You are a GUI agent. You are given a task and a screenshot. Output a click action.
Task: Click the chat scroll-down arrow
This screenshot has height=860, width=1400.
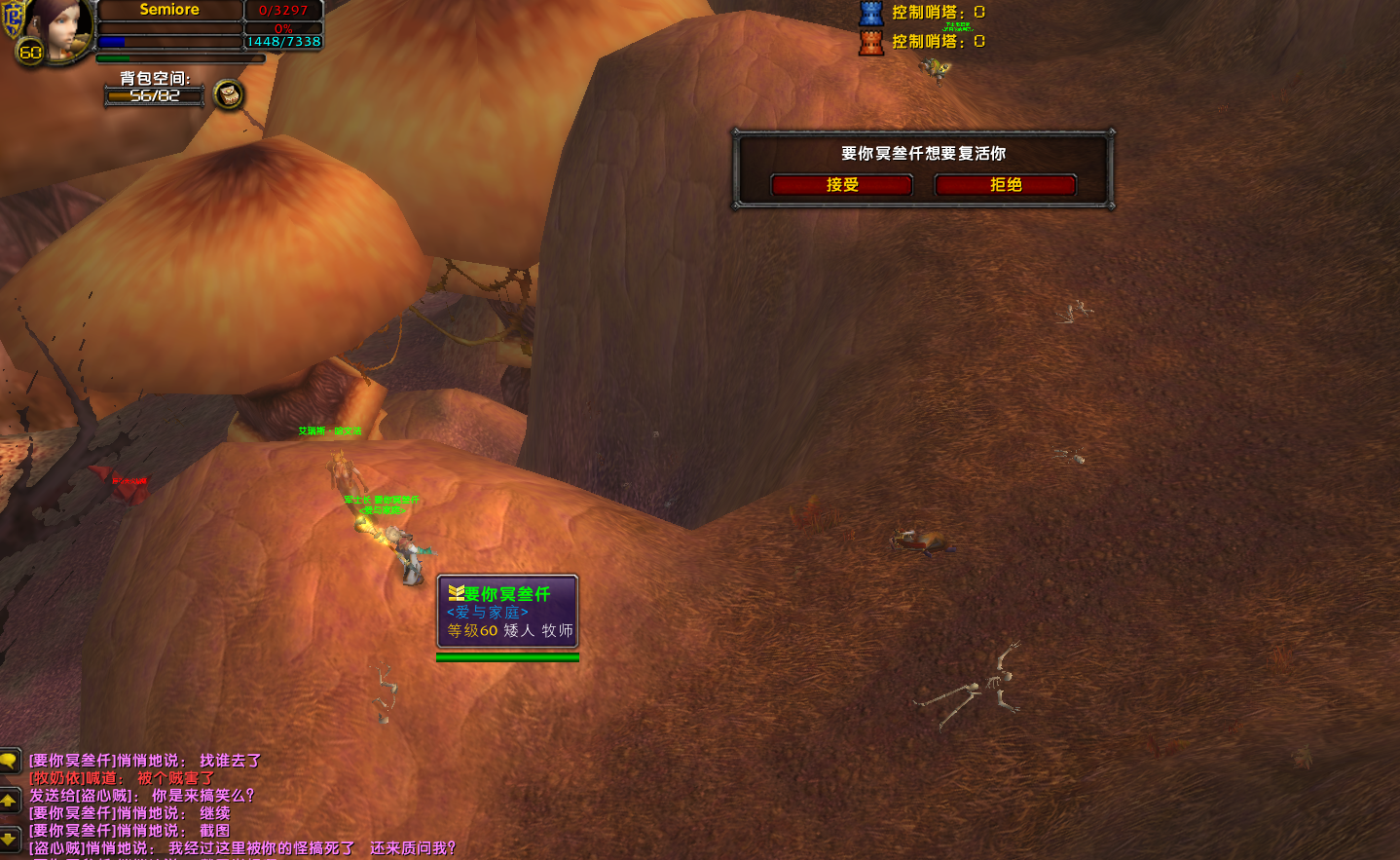9,838
